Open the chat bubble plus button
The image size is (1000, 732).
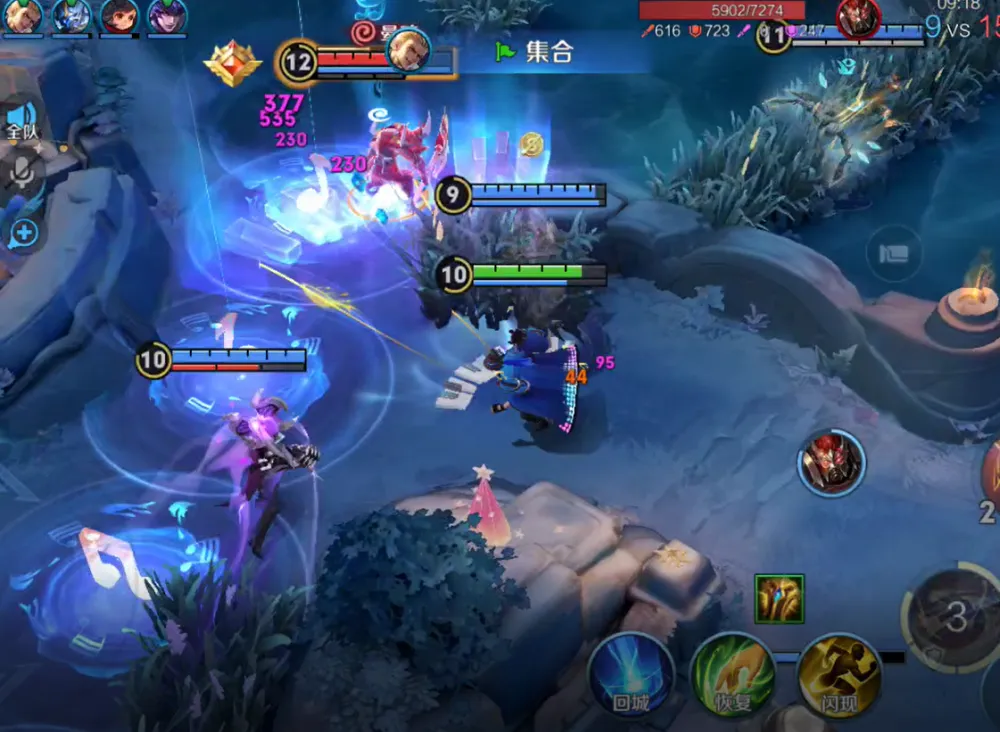22,235
